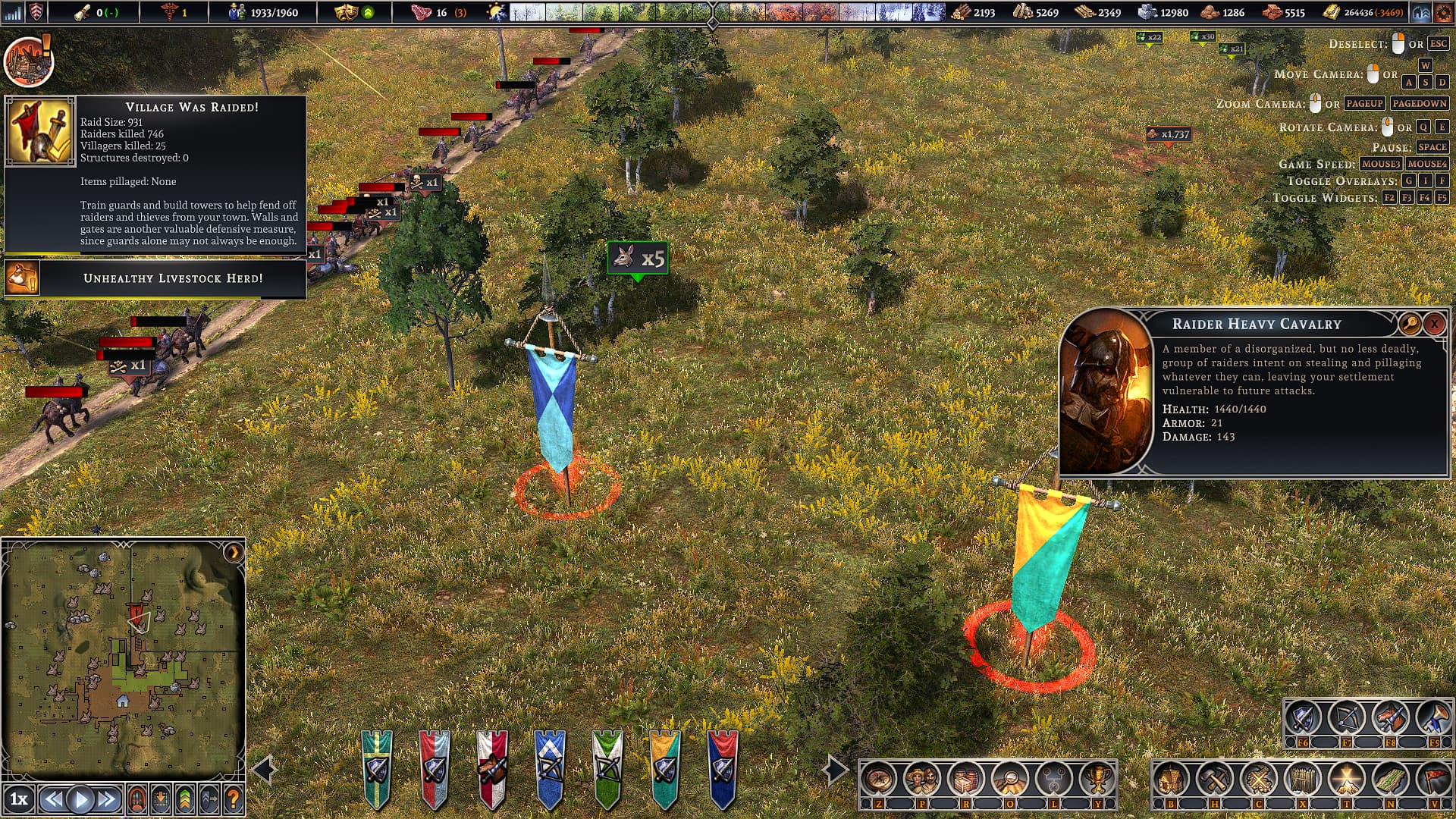The height and width of the screenshot is (819, 1456).
Task: Open the villagers professions panel
Action: pyautogui.click(x=923, y=778)
